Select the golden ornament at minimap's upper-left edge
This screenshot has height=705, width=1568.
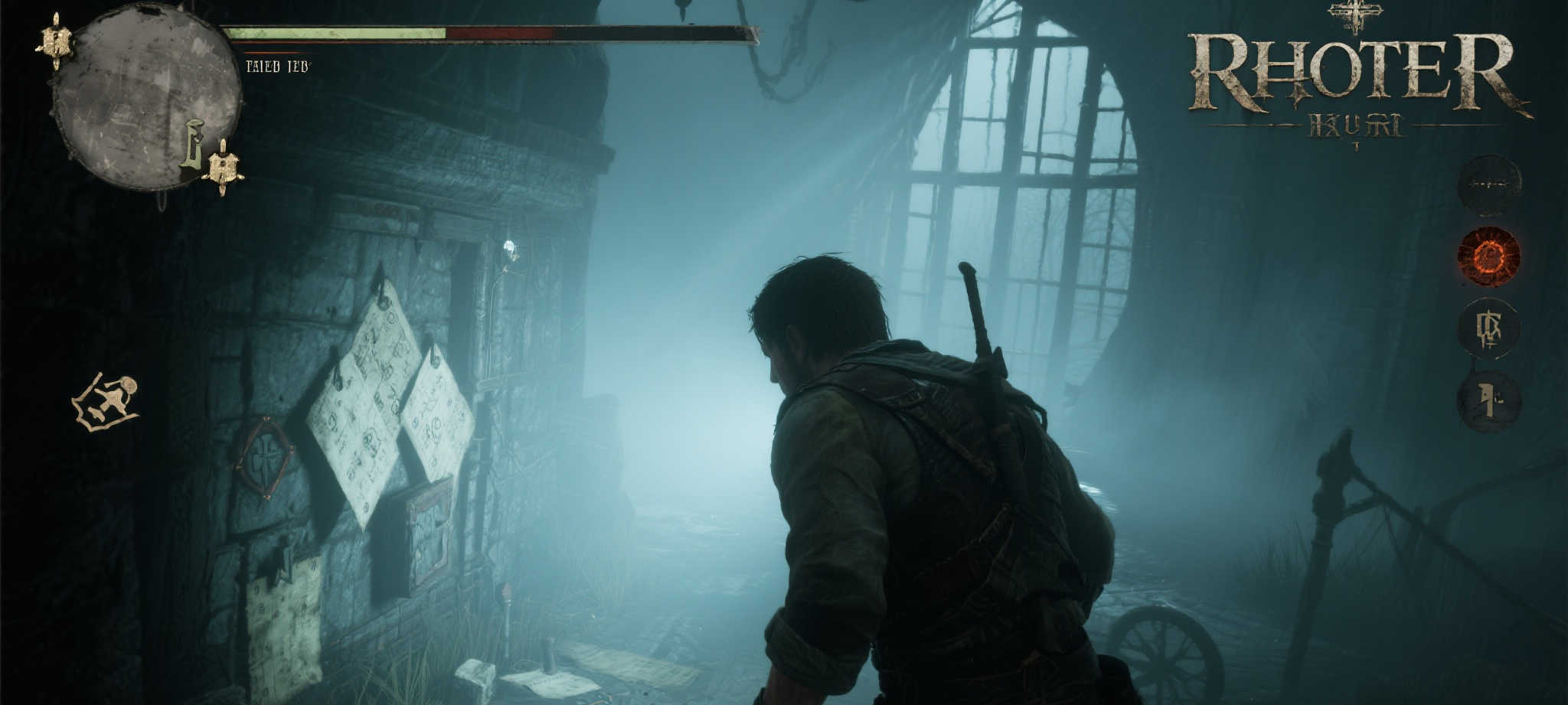(x=56, y=42)
